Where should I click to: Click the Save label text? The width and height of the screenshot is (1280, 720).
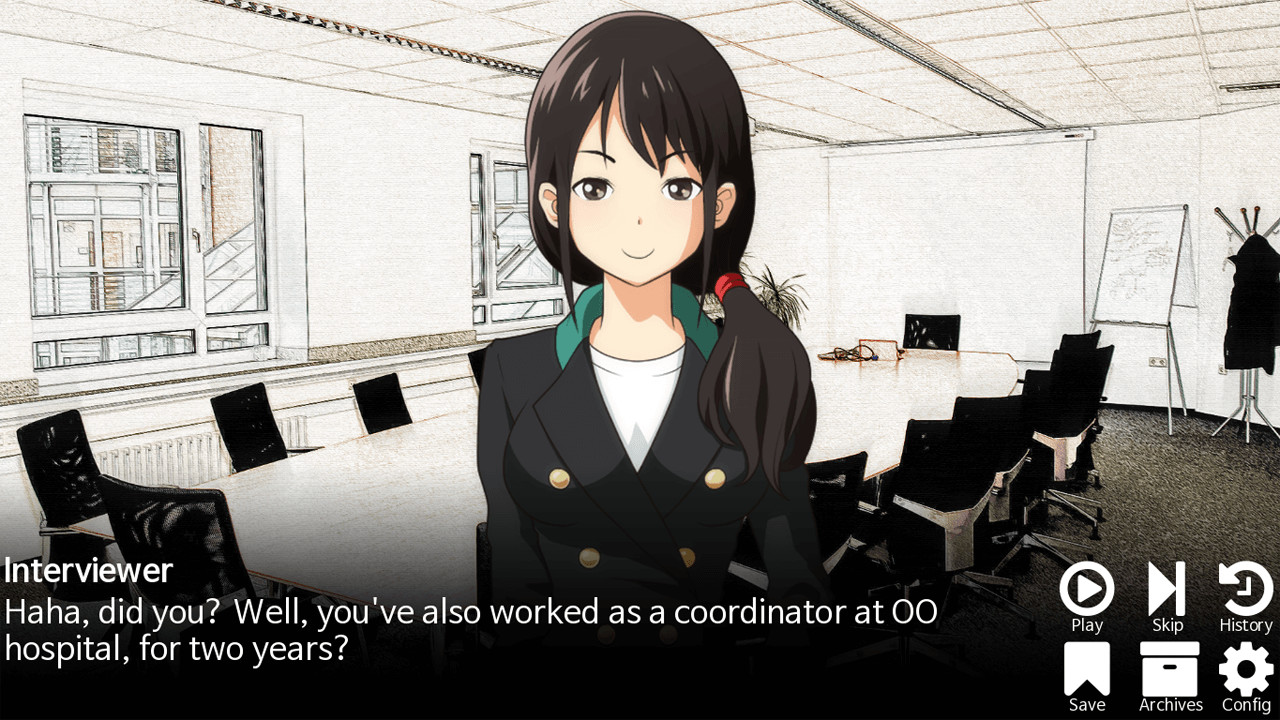1086,706
